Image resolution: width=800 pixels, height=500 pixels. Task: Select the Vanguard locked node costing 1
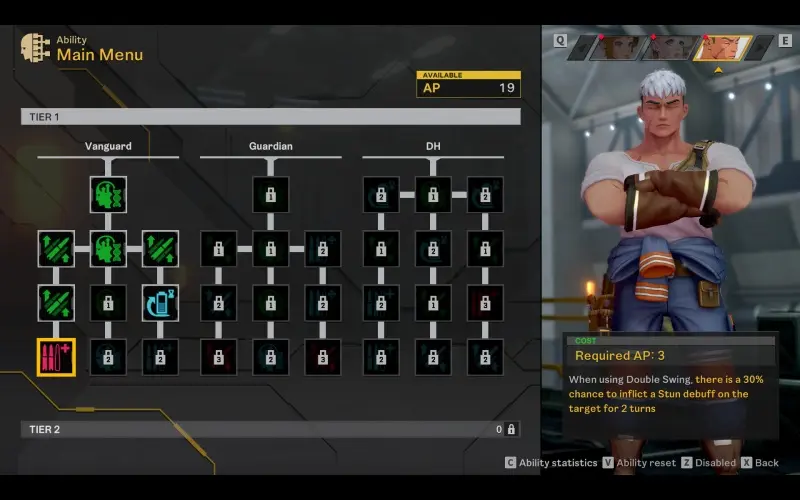click(x=108, y=303)
